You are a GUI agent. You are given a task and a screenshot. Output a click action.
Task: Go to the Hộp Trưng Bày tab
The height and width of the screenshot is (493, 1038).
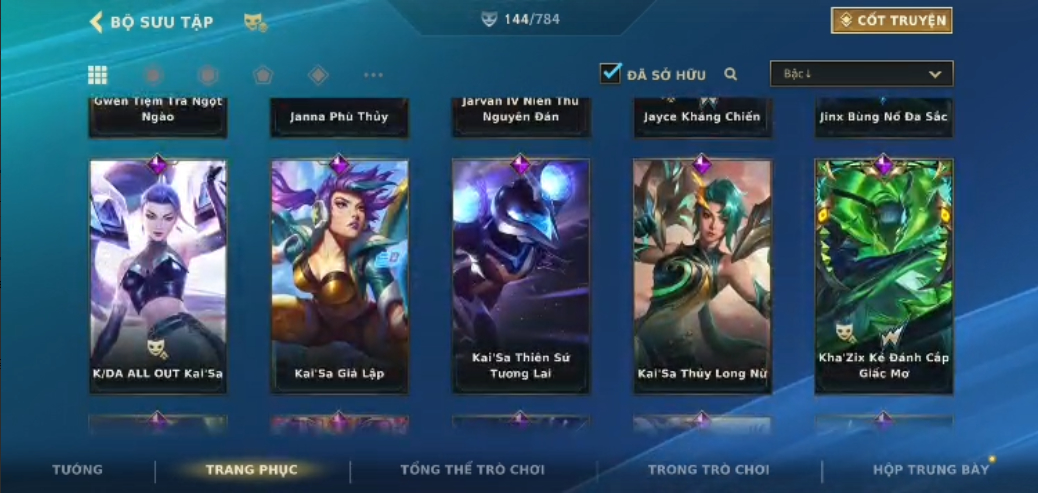click(930, 470)
